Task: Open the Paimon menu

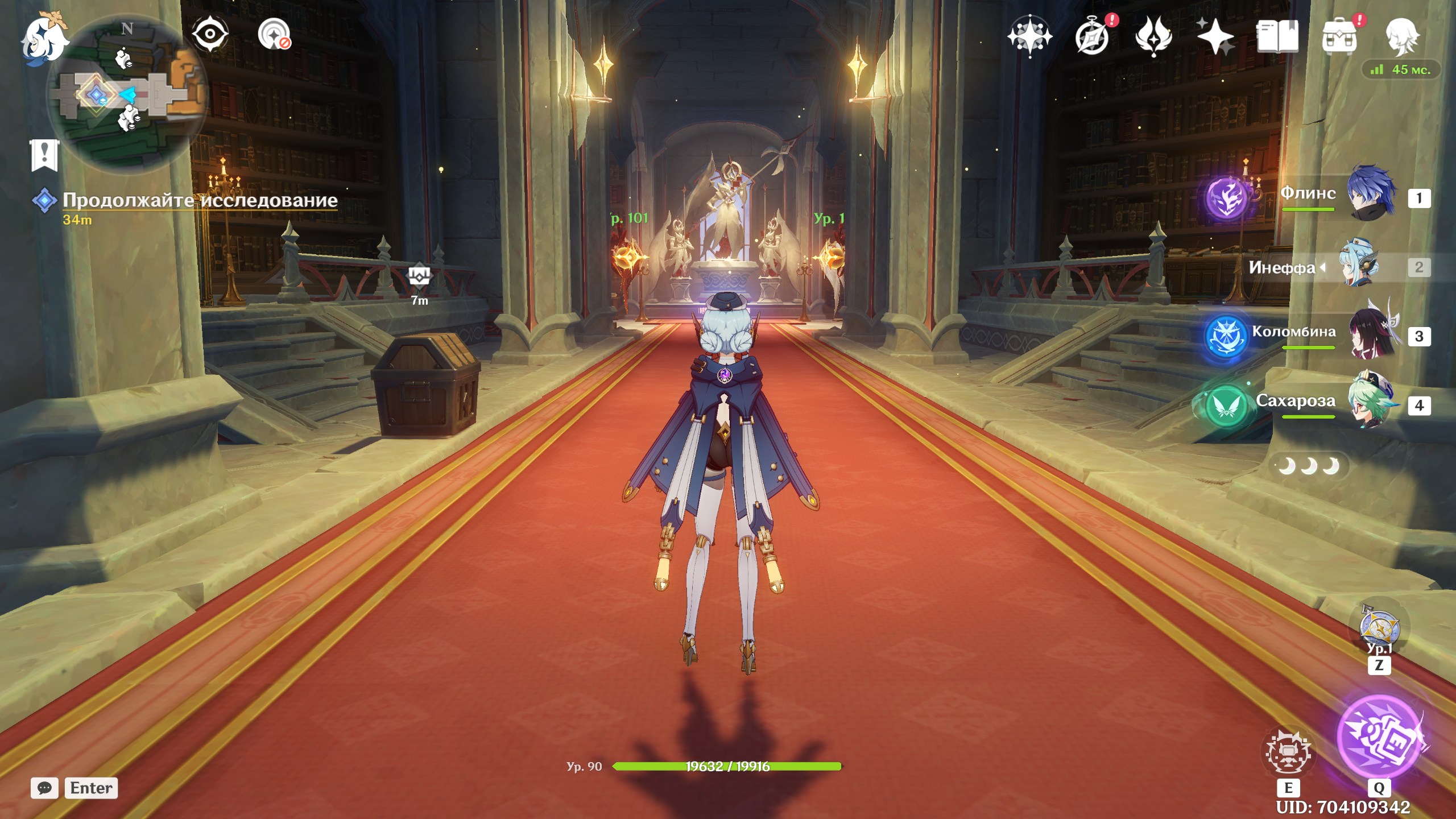Action: click(44, 39)
